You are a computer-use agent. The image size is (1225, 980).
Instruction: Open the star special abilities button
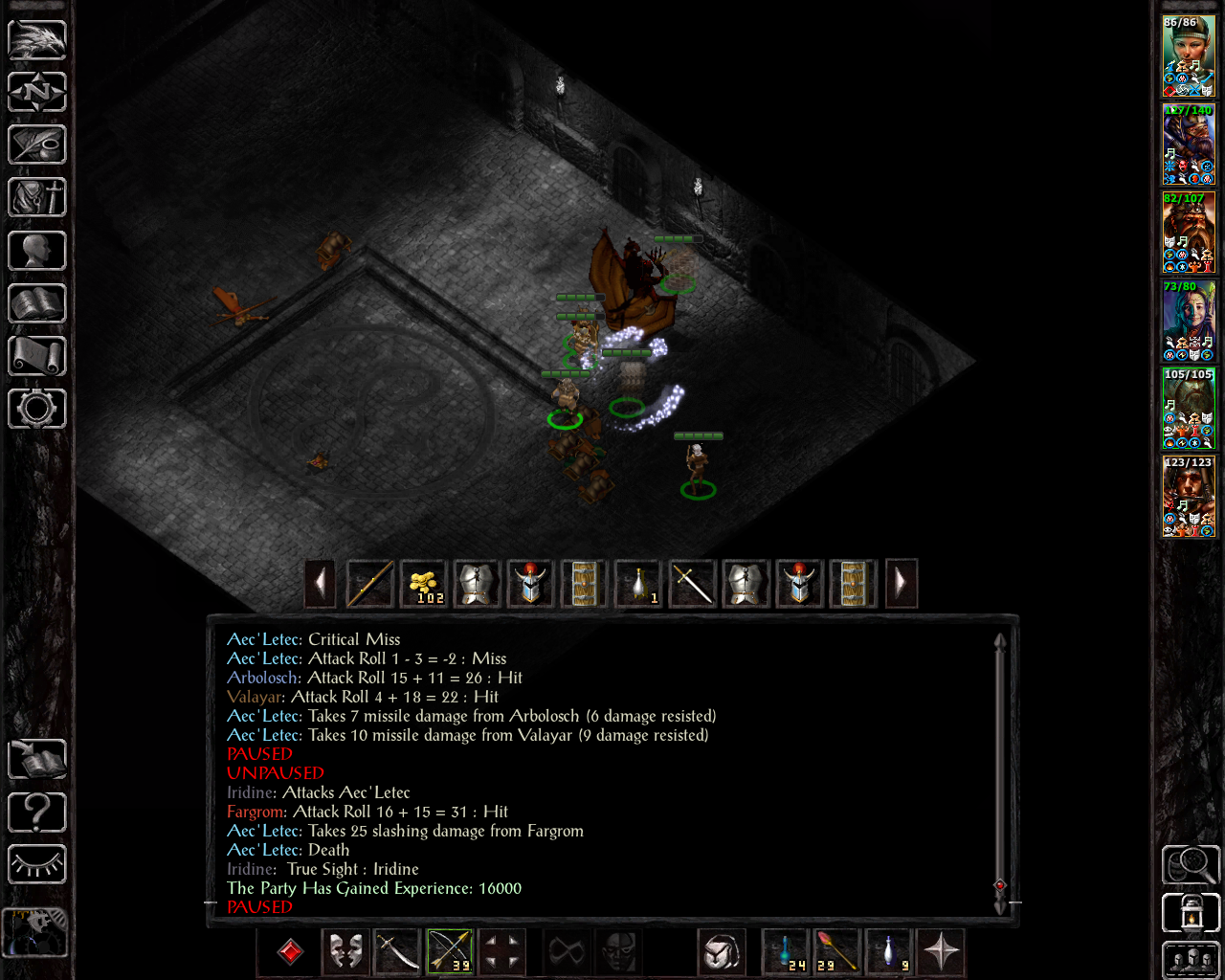[941, 952]
